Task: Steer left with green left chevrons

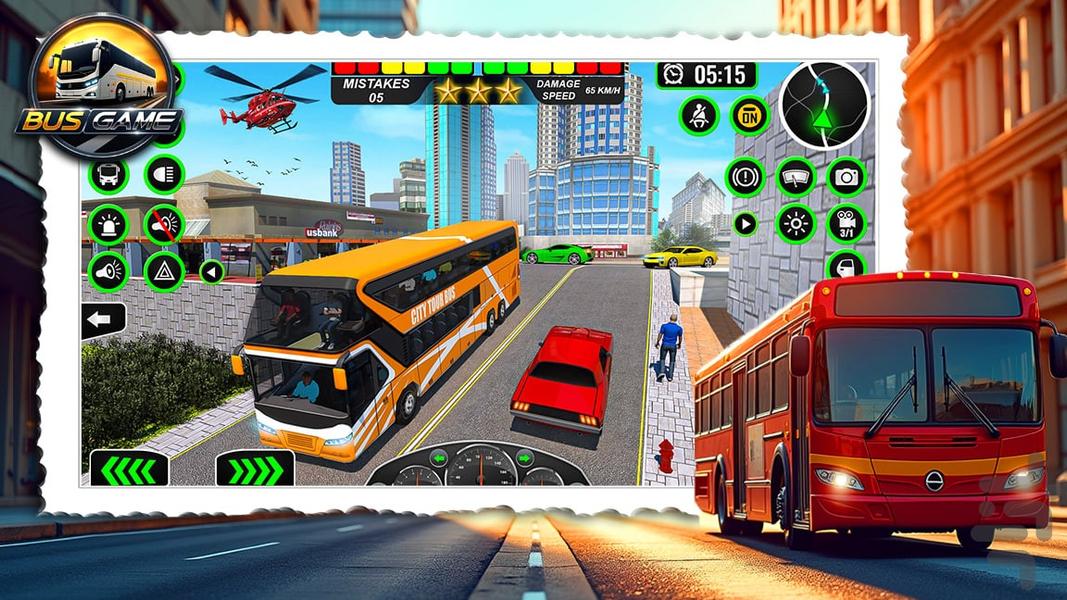Action: tap(129, 468)
